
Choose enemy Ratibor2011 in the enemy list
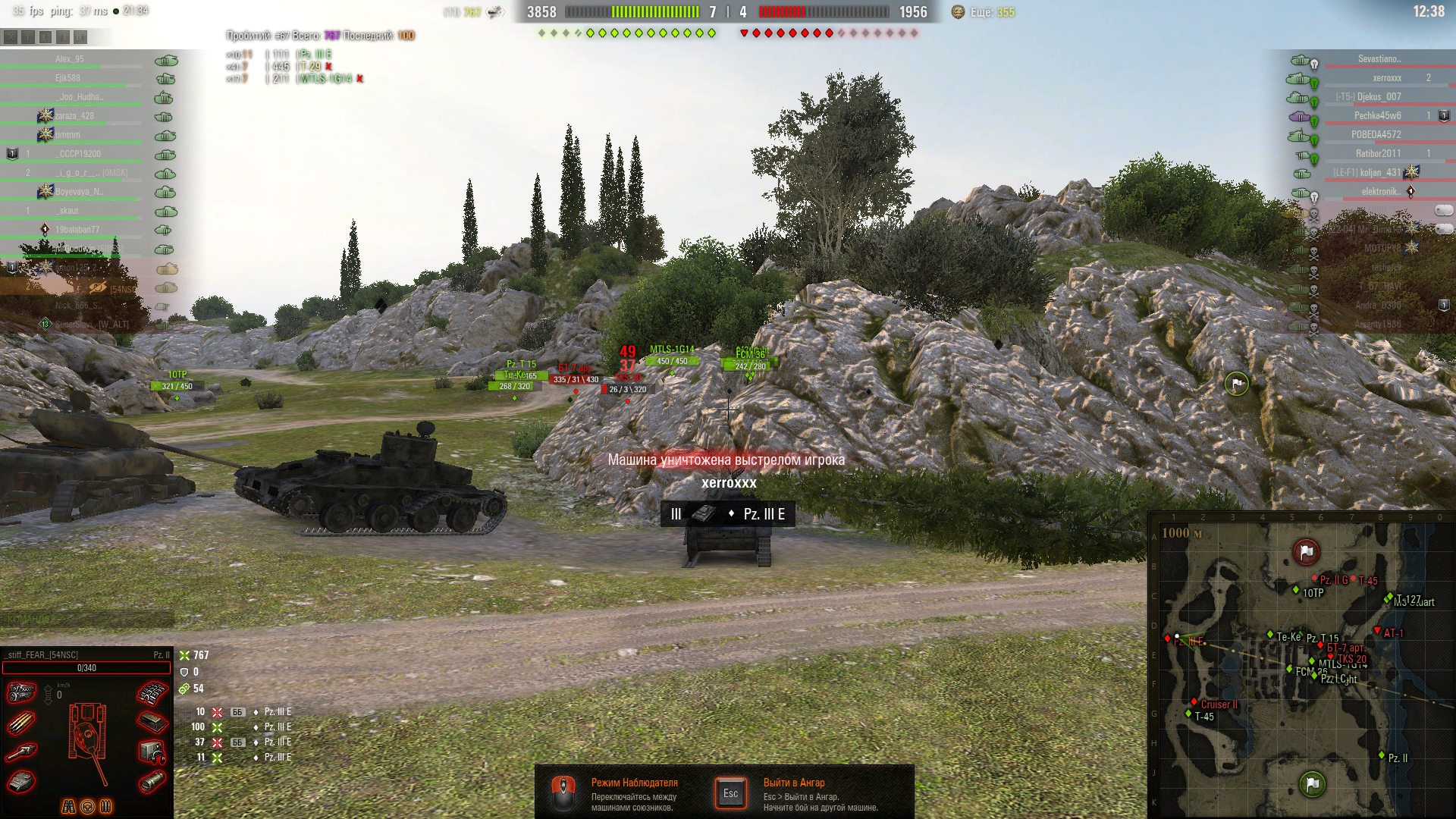1378,154
